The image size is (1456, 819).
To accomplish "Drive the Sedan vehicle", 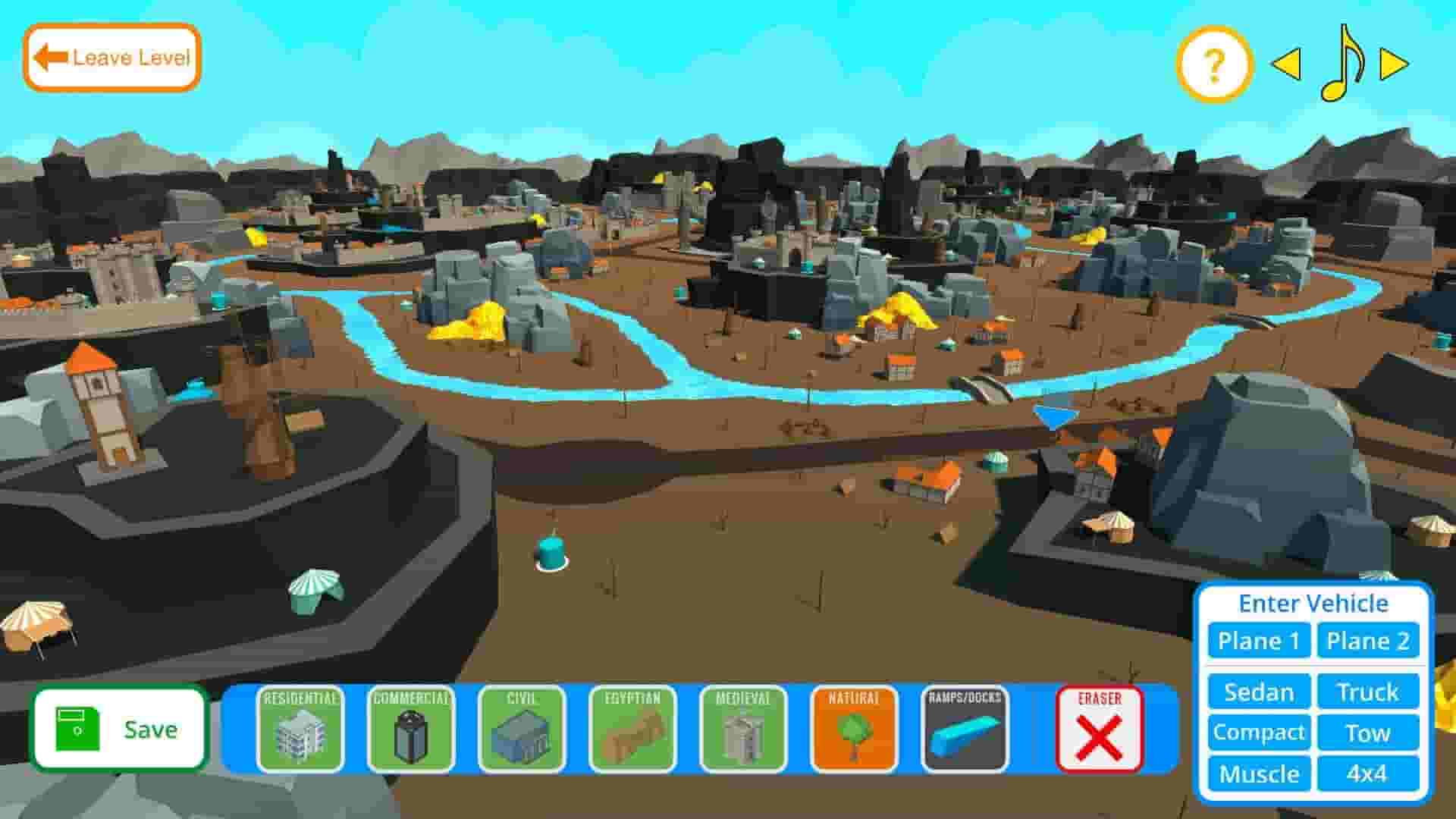I will pyautogui.click(x=1258, y=692).
